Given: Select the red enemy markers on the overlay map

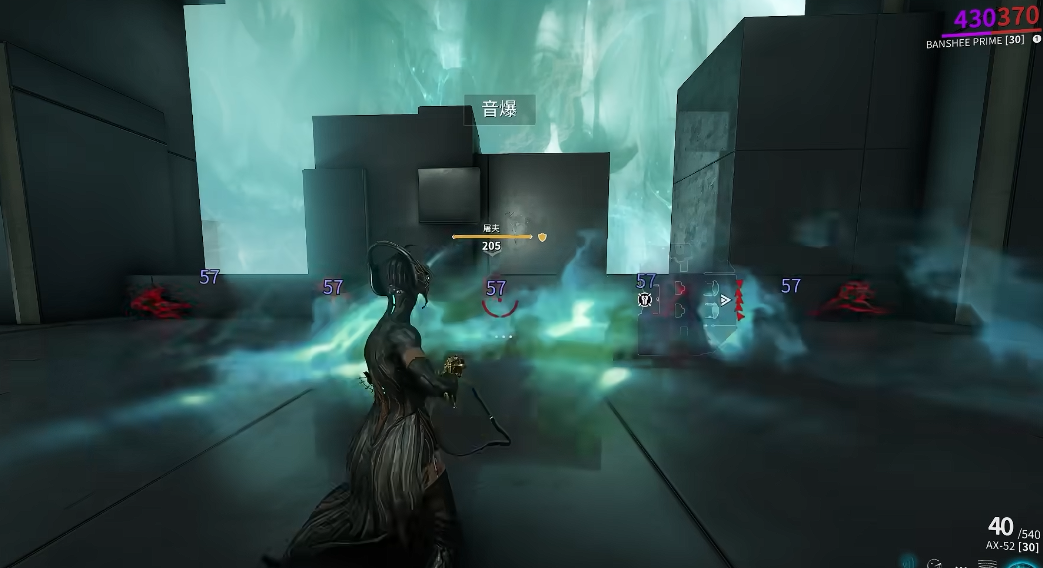Looking at the screenshot, I should tap(740, 300).
